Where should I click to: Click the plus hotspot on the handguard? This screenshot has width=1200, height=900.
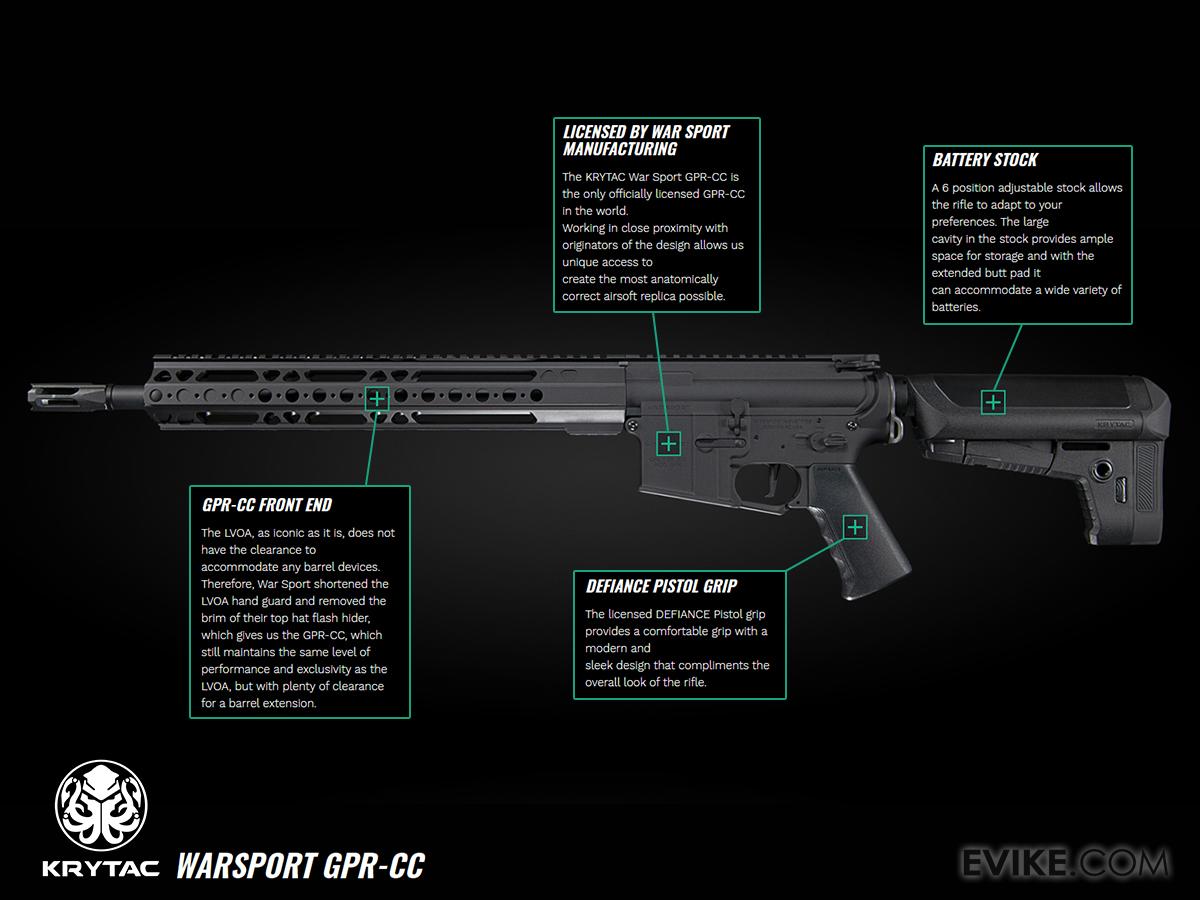[x=377, y=399]
